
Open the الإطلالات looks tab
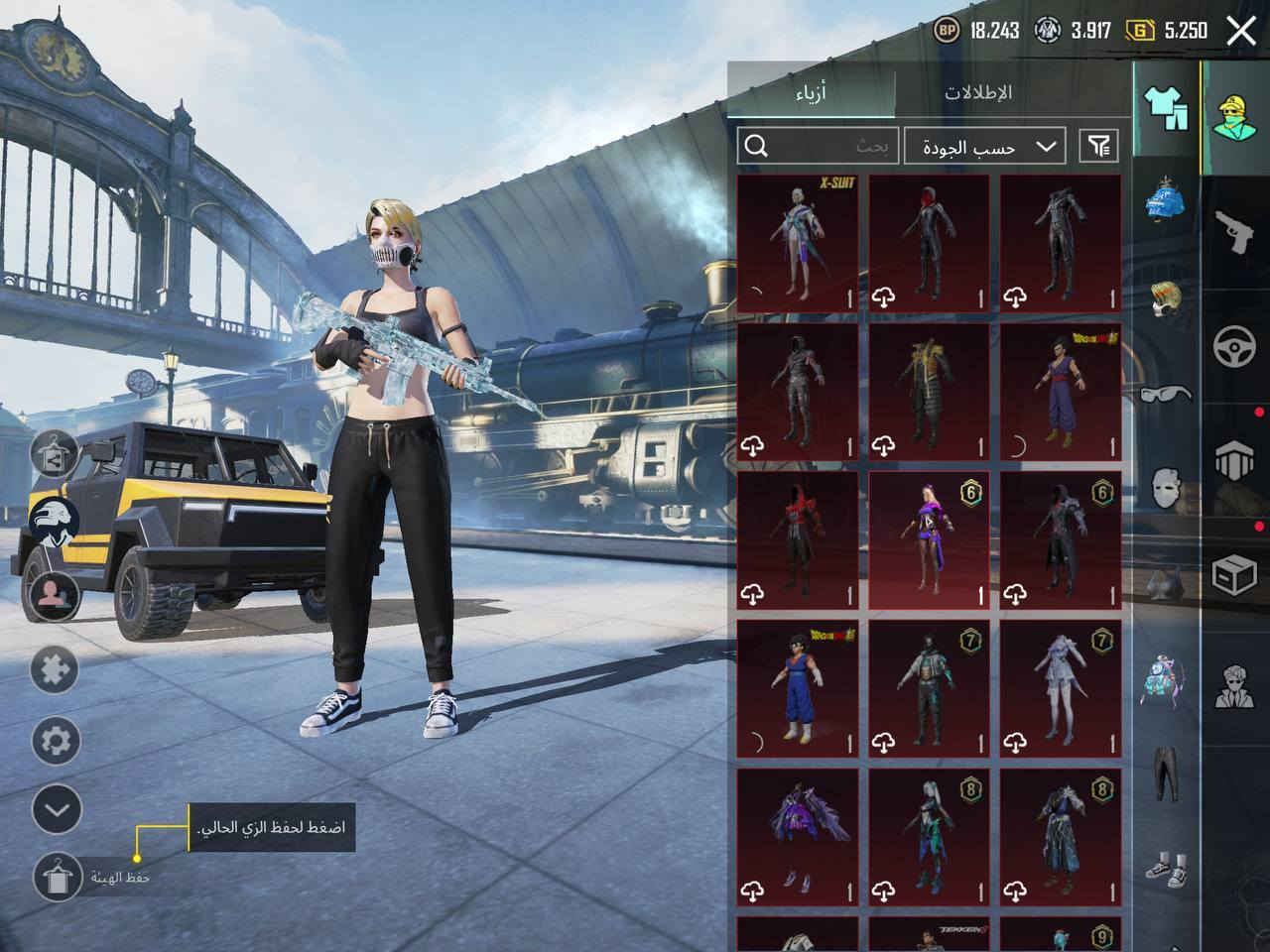(977, 92)
